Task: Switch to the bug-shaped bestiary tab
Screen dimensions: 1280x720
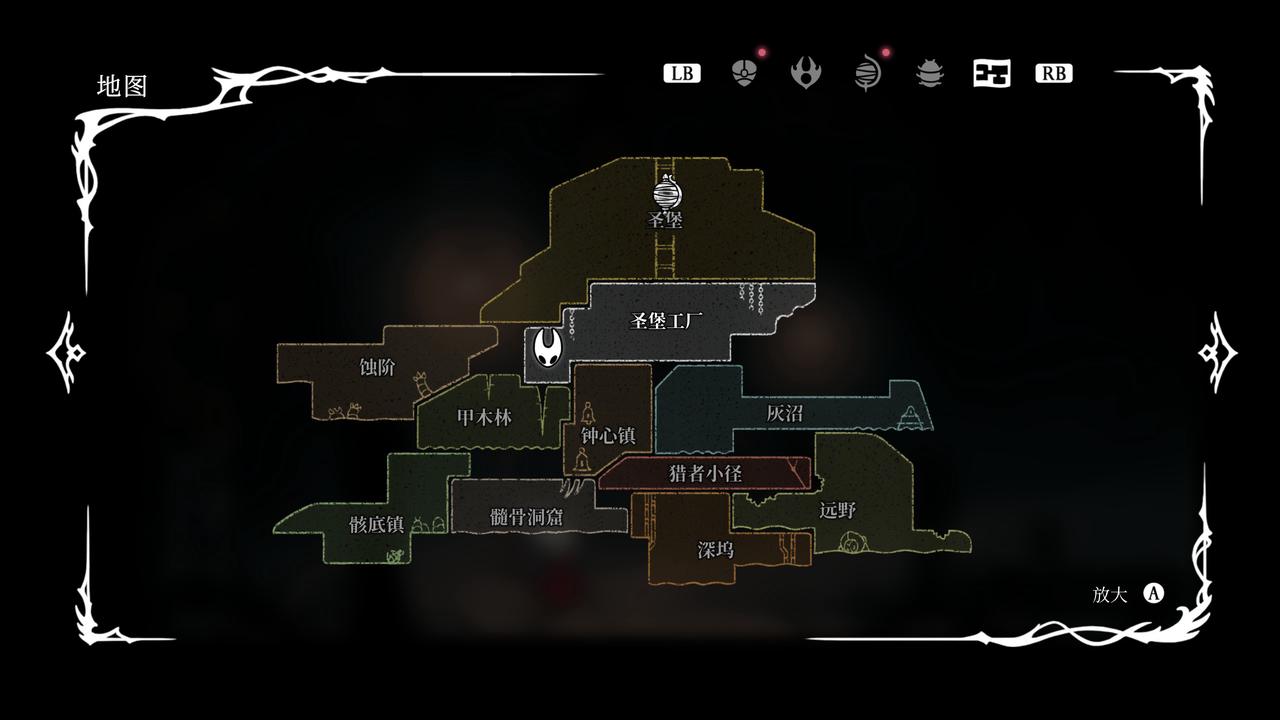Action: click(x=930, y=73)
